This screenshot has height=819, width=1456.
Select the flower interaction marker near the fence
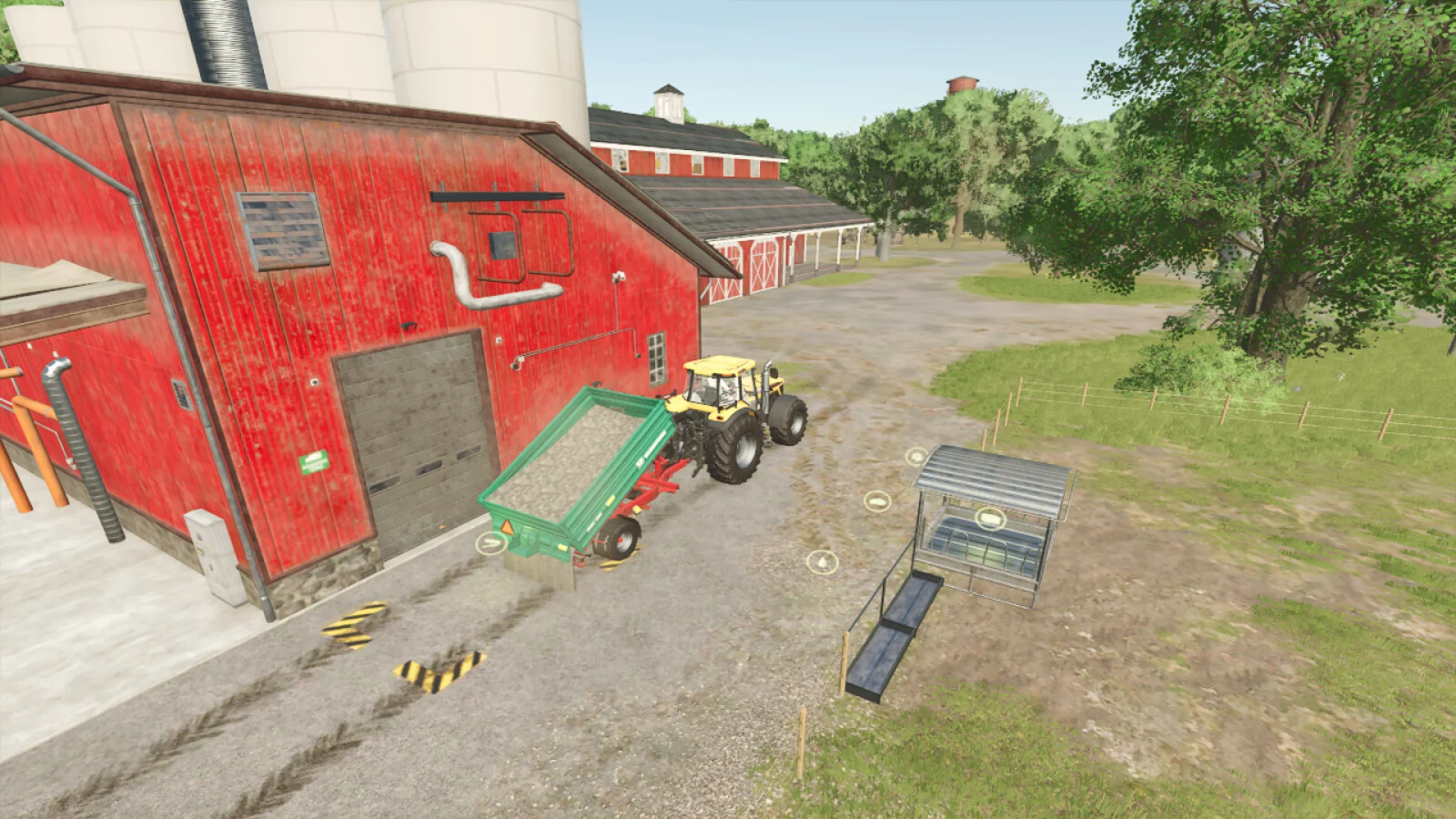click(915, 457)
